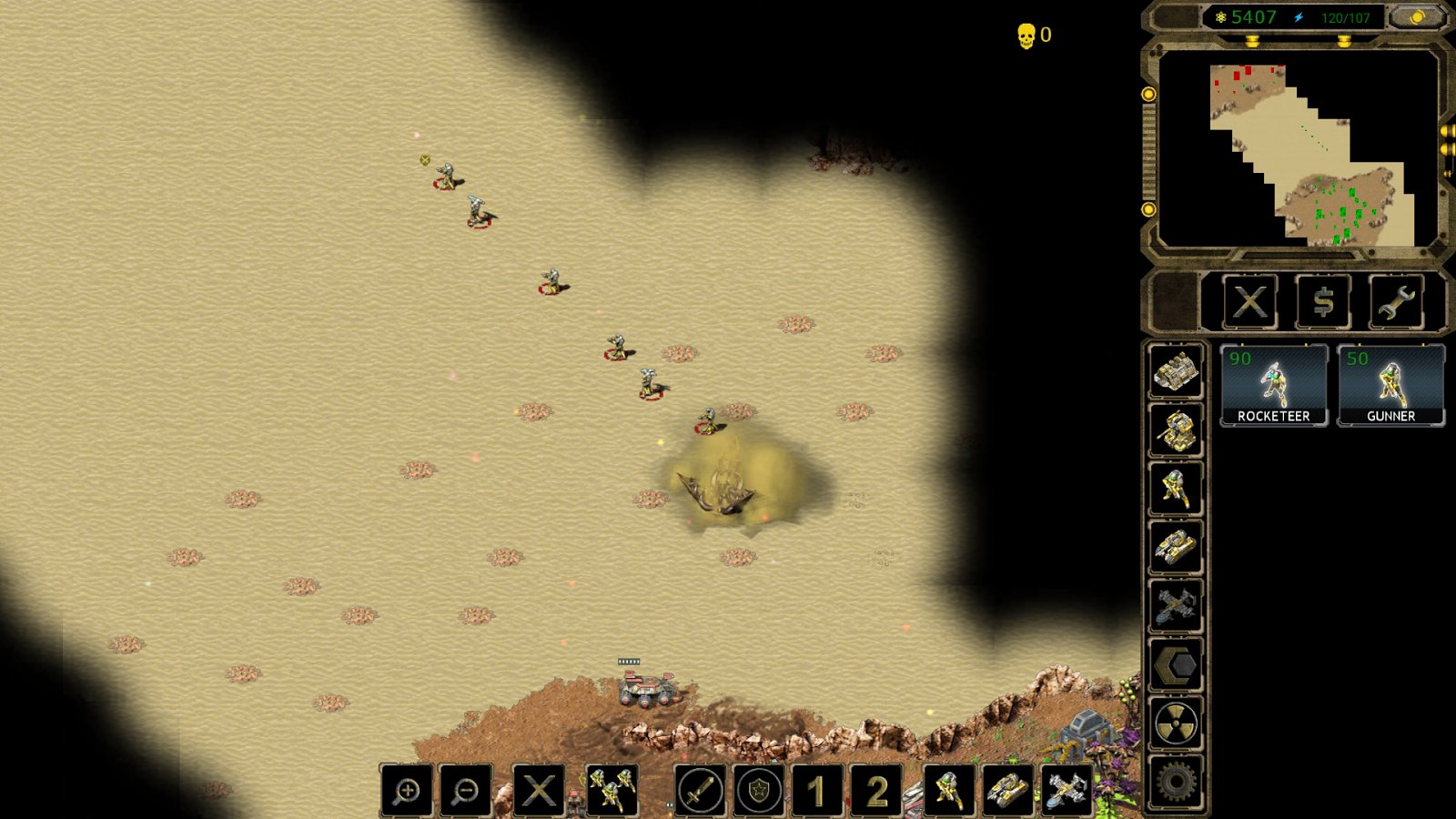The image size is (1456, 819).
Task: Open the hexagon icon tab in the sidebar
Action: (1176, 666)
